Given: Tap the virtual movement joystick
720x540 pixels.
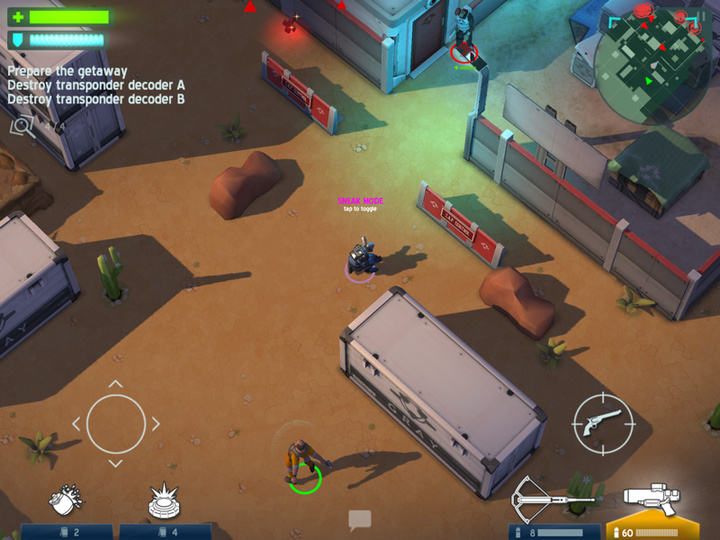Looking at the screenshot, I should (x=116, y=424).
